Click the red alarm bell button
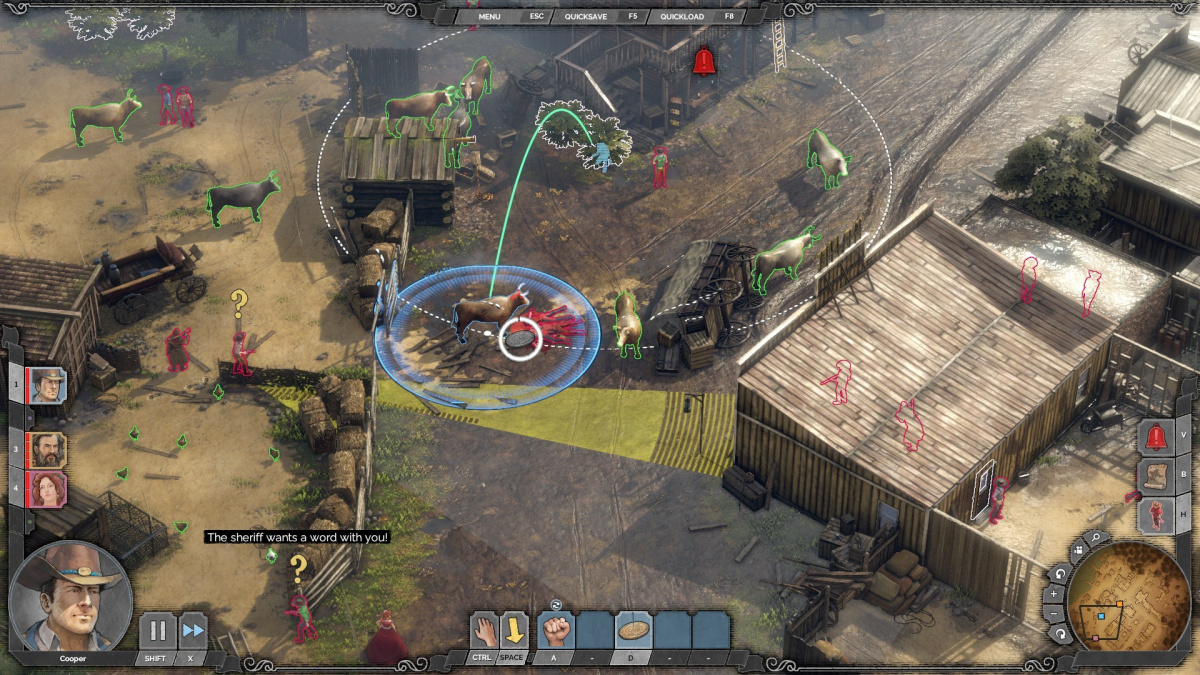This screenshot has width=1200, height=675. [x=1157, y=436]
